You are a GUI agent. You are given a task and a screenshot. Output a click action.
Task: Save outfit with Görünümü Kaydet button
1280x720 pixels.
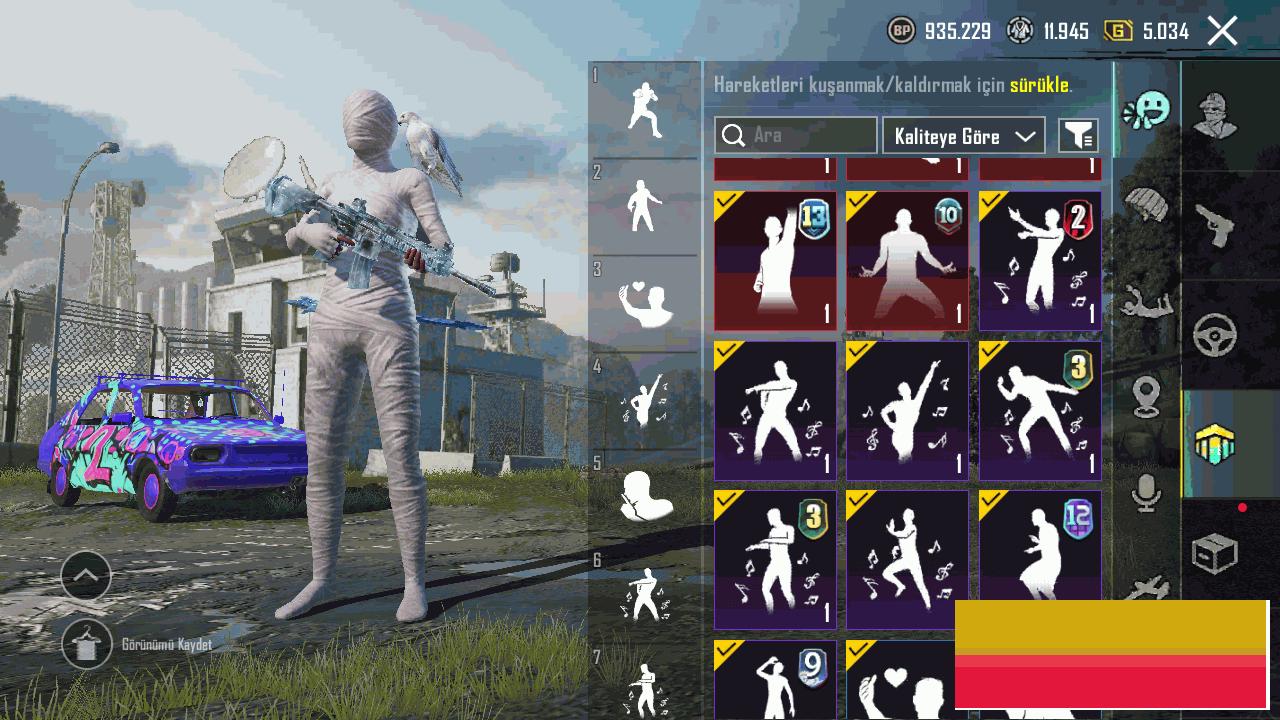click(87, 645)
